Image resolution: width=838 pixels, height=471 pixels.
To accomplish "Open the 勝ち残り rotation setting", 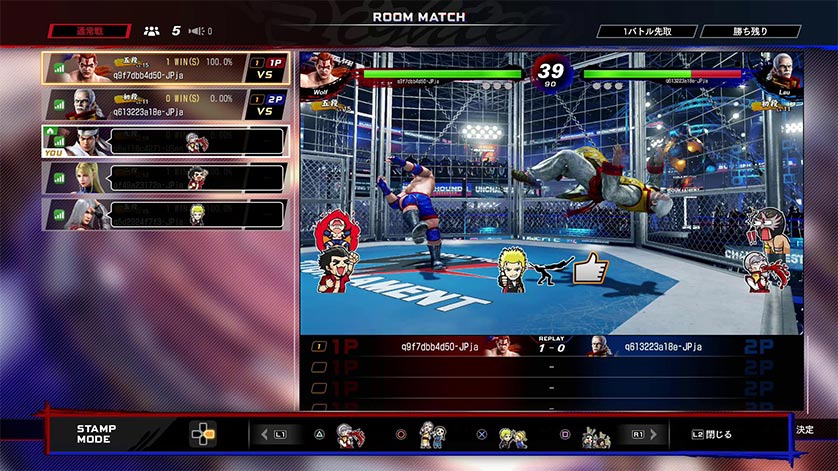I will [750, 31].
